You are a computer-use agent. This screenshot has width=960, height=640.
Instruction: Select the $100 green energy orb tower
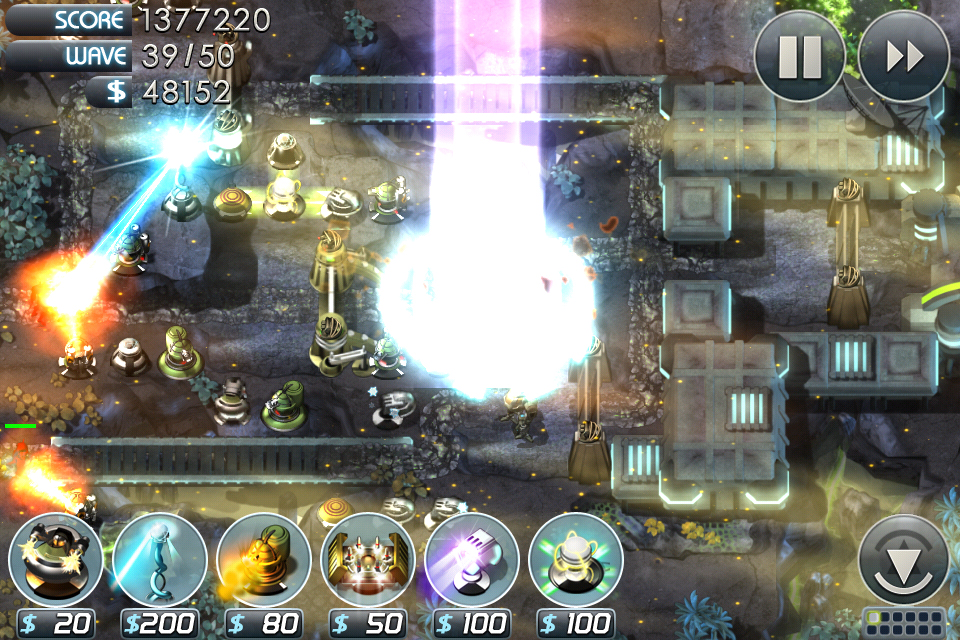(576, 562)
